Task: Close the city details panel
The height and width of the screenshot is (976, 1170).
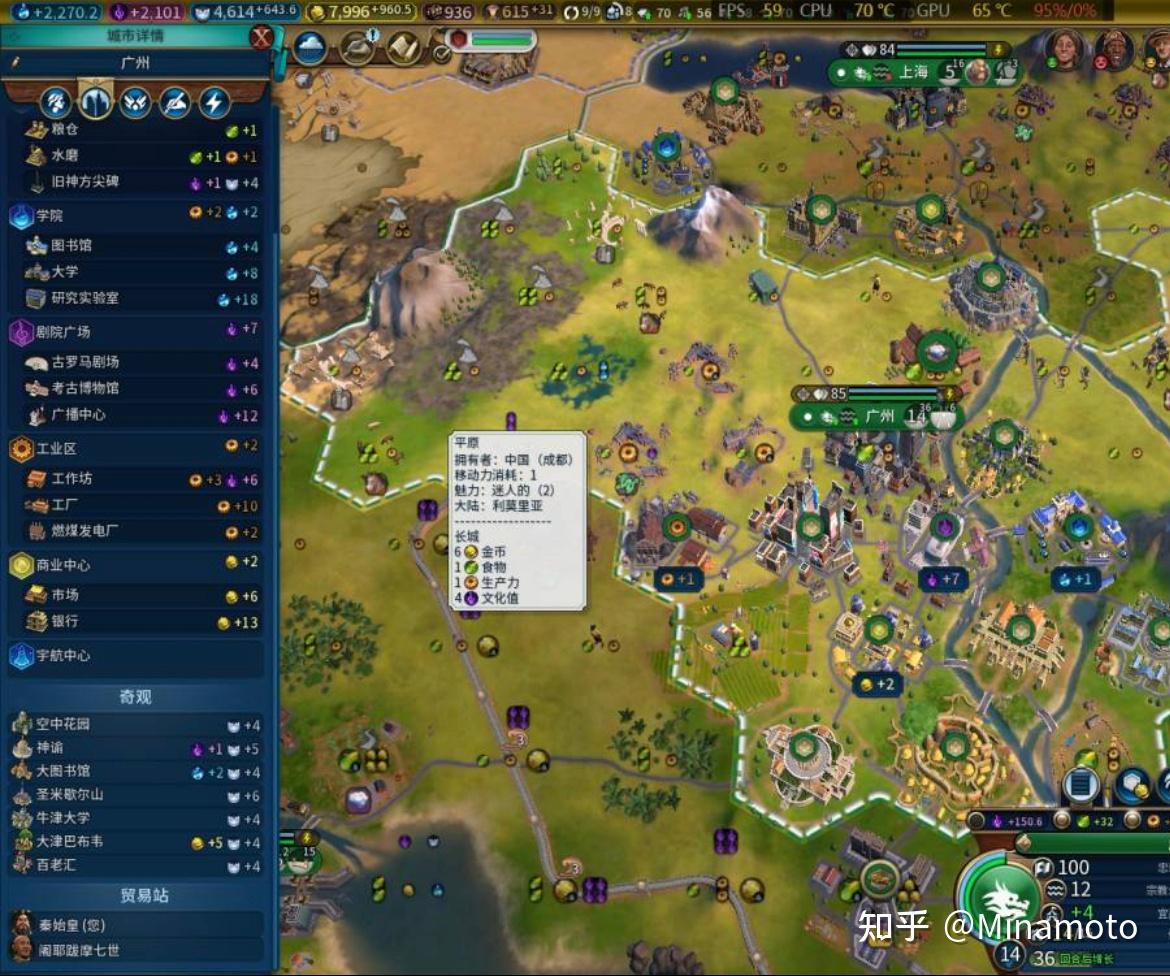Action: [261, 38]
